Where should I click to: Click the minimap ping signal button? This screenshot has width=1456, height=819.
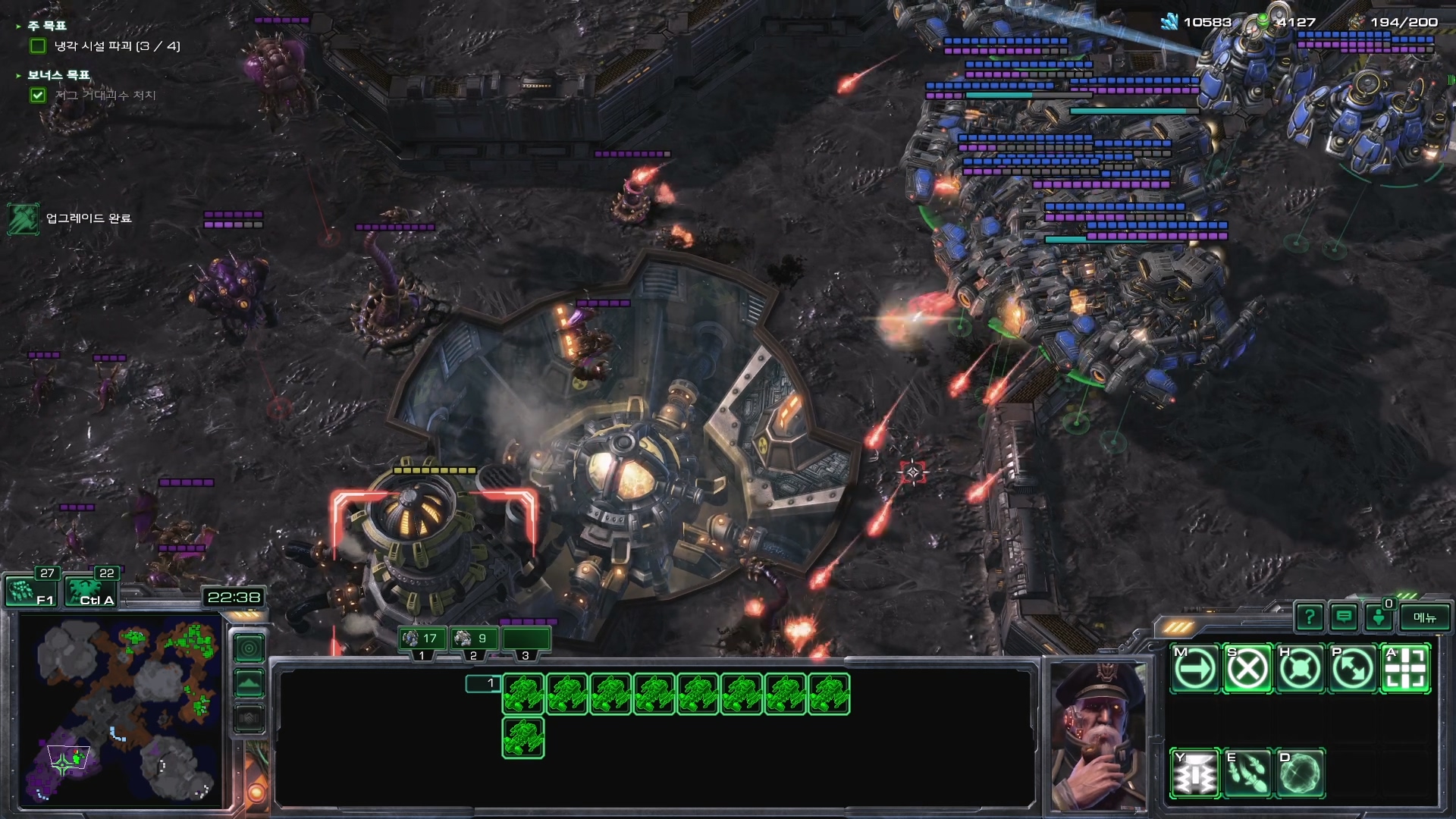pos(249,648)
